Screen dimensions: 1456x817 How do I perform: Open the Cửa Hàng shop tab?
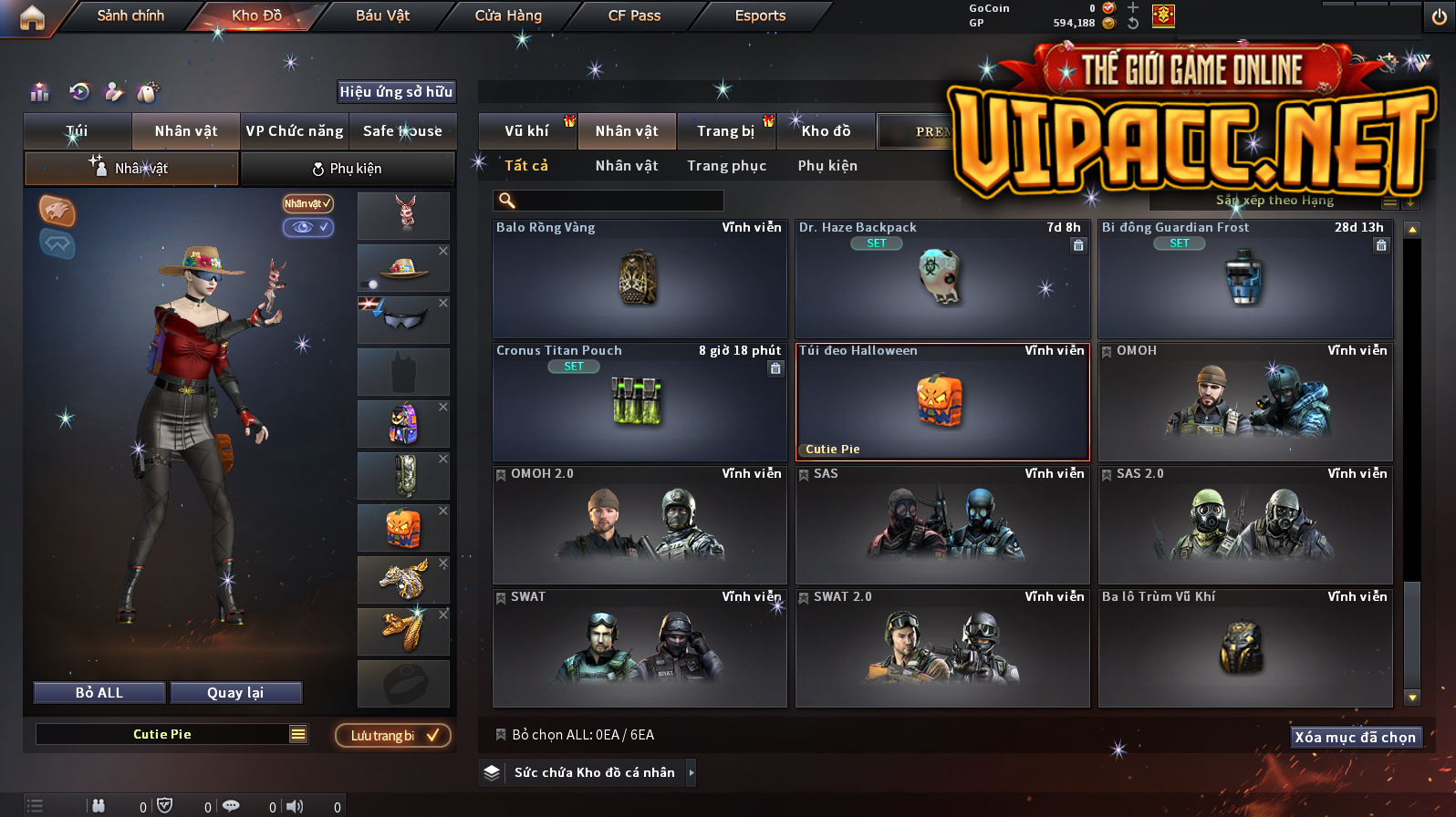(x=508, y=16)
